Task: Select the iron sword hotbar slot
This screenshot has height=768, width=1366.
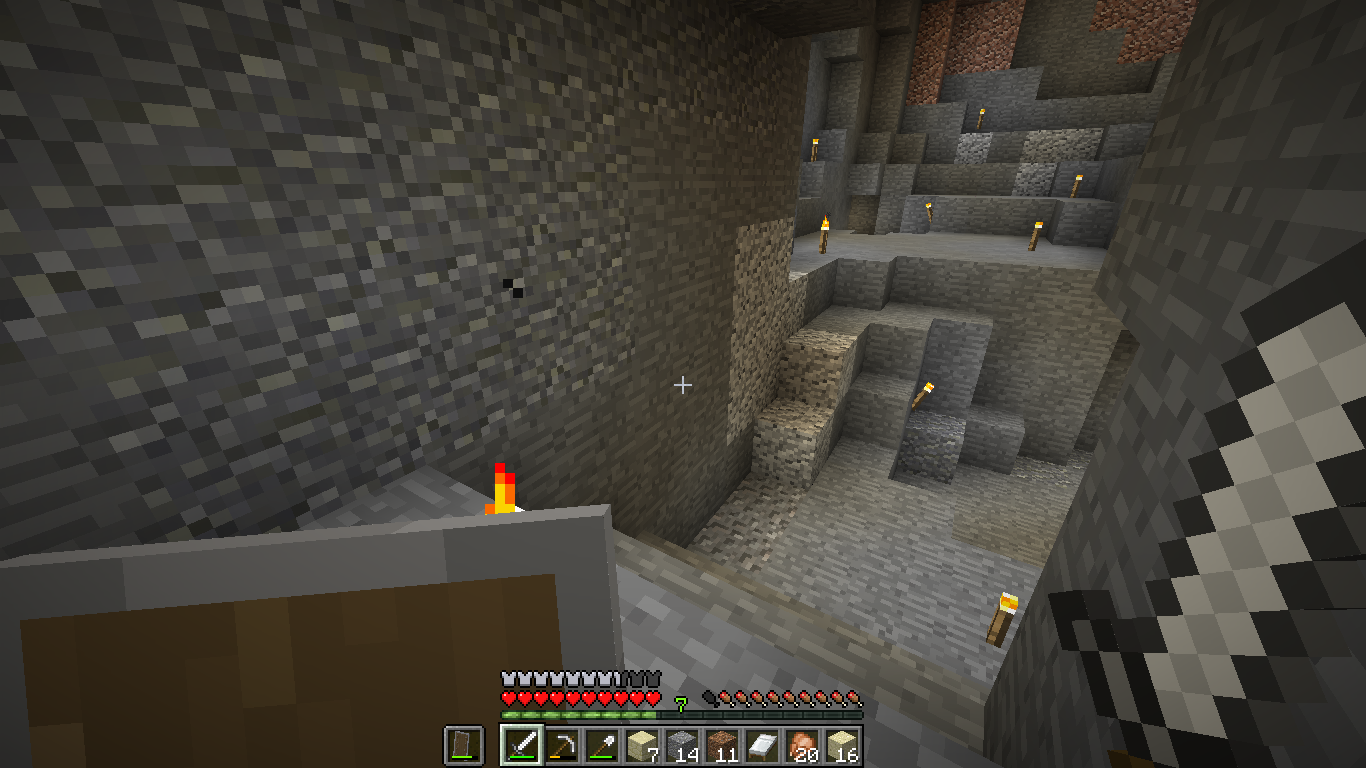Action: 522,746
